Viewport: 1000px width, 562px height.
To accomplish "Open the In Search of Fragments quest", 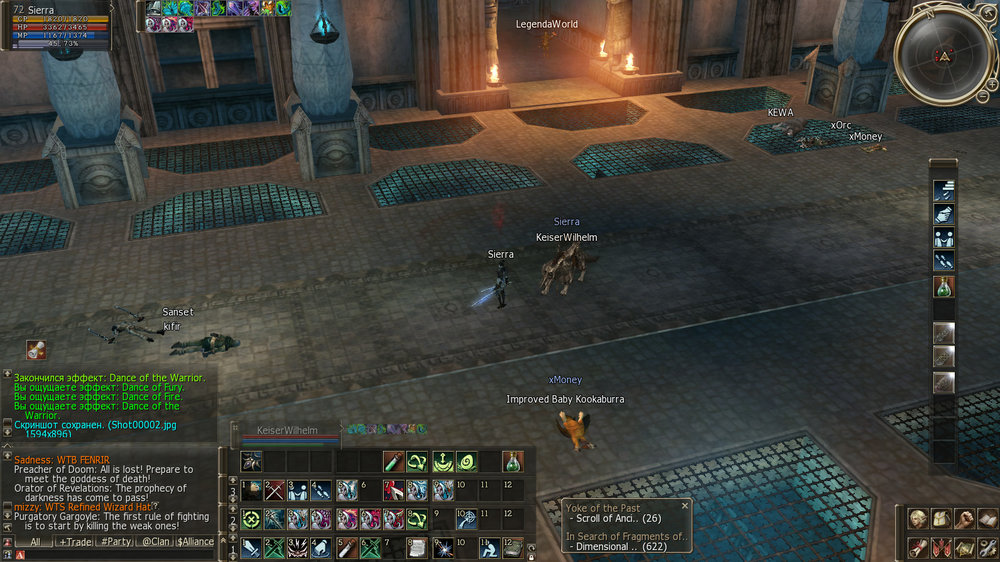I will click(626, 536).
